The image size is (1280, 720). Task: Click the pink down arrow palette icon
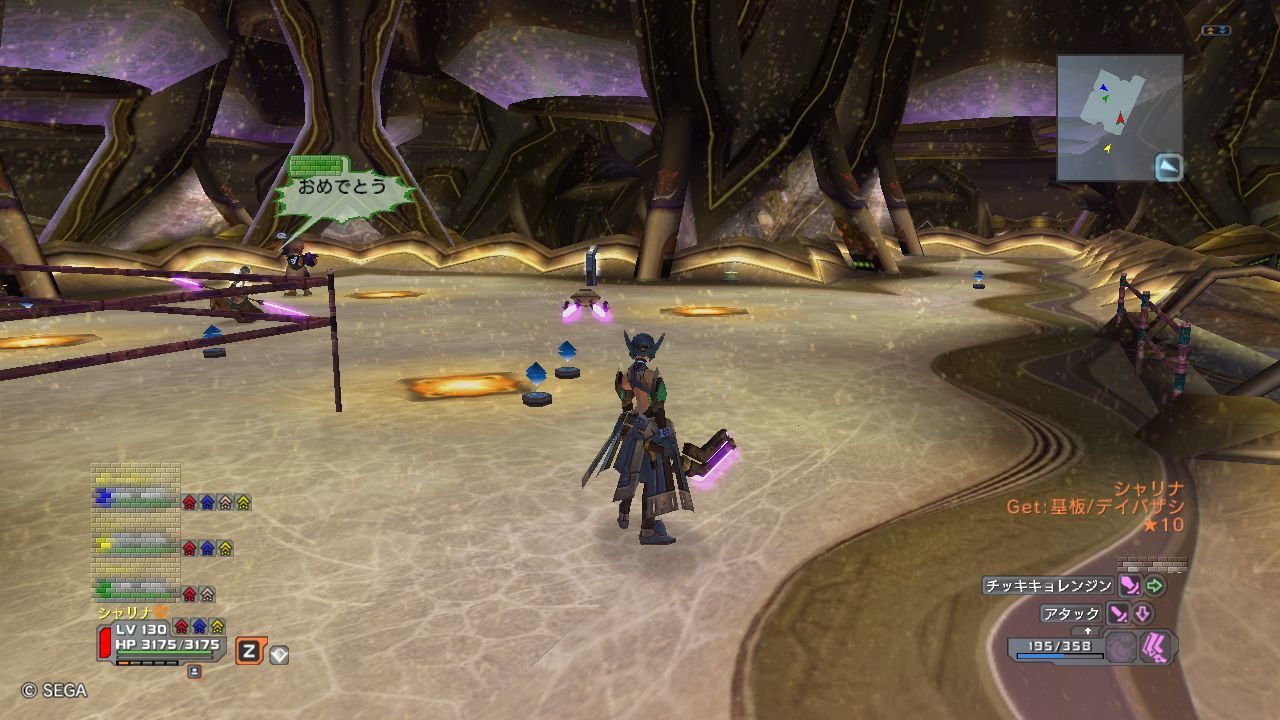click(1143, 614)
